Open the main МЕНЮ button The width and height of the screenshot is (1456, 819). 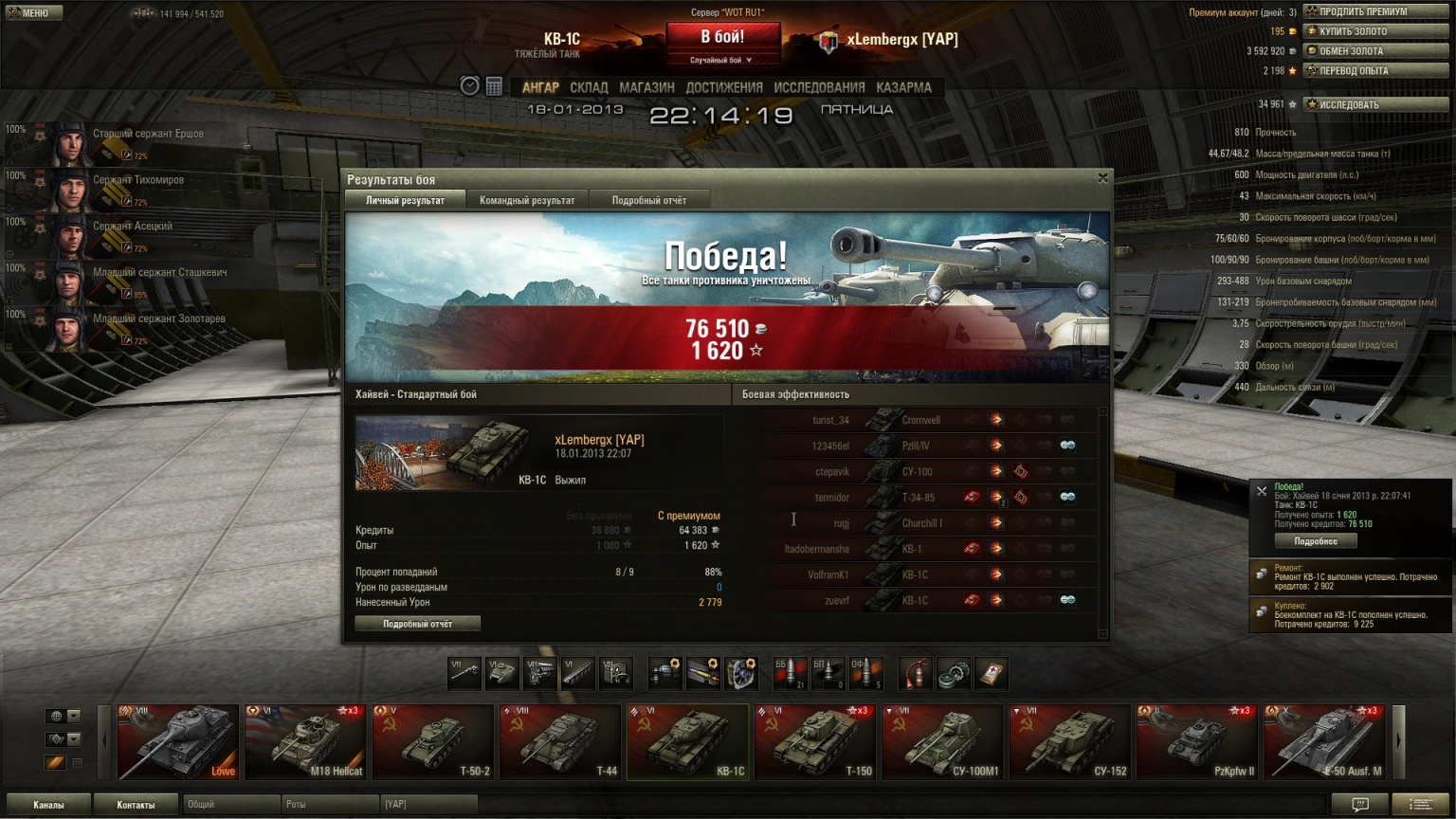click(33, 12)
